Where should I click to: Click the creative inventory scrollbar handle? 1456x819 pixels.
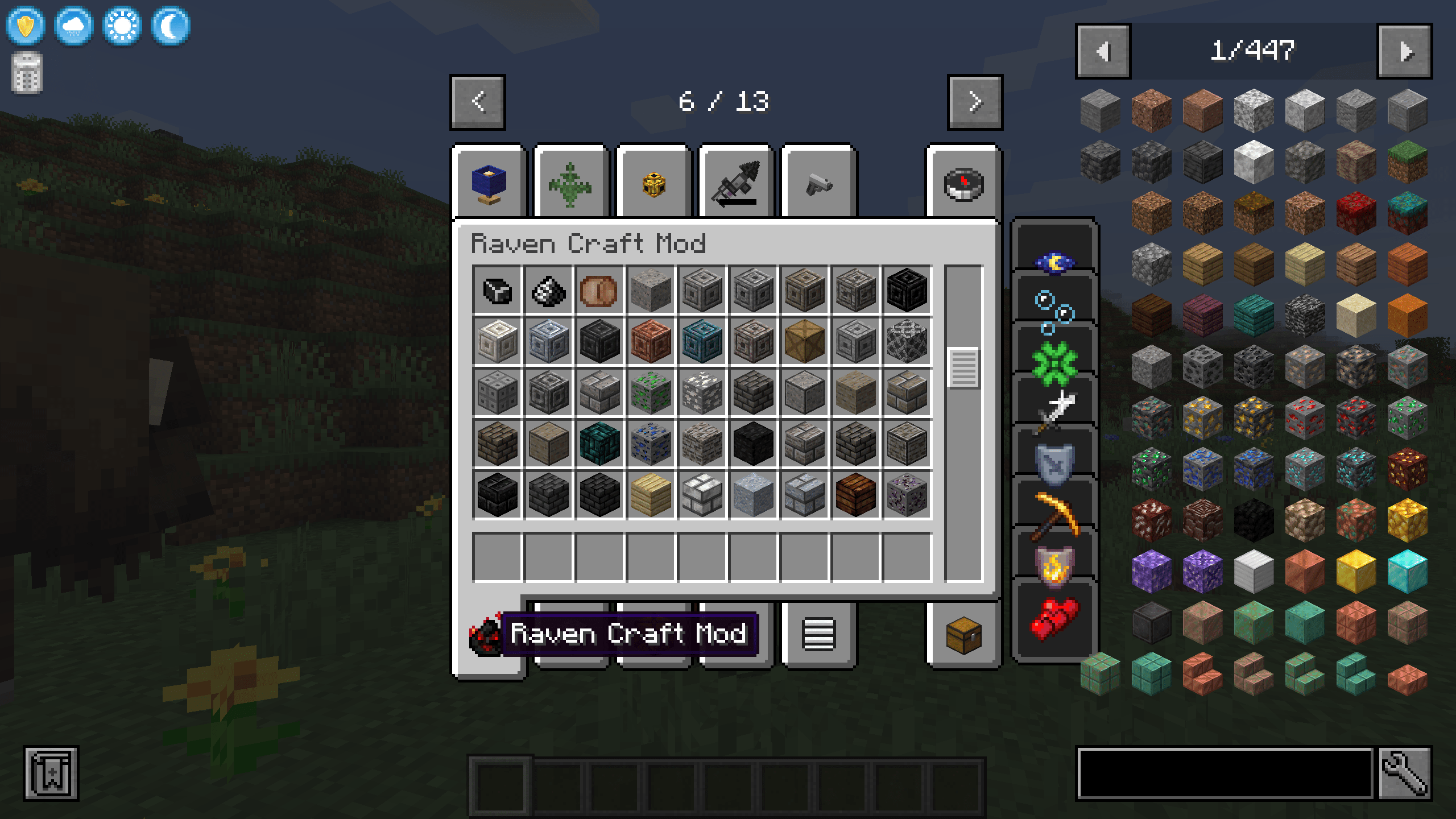963,368
